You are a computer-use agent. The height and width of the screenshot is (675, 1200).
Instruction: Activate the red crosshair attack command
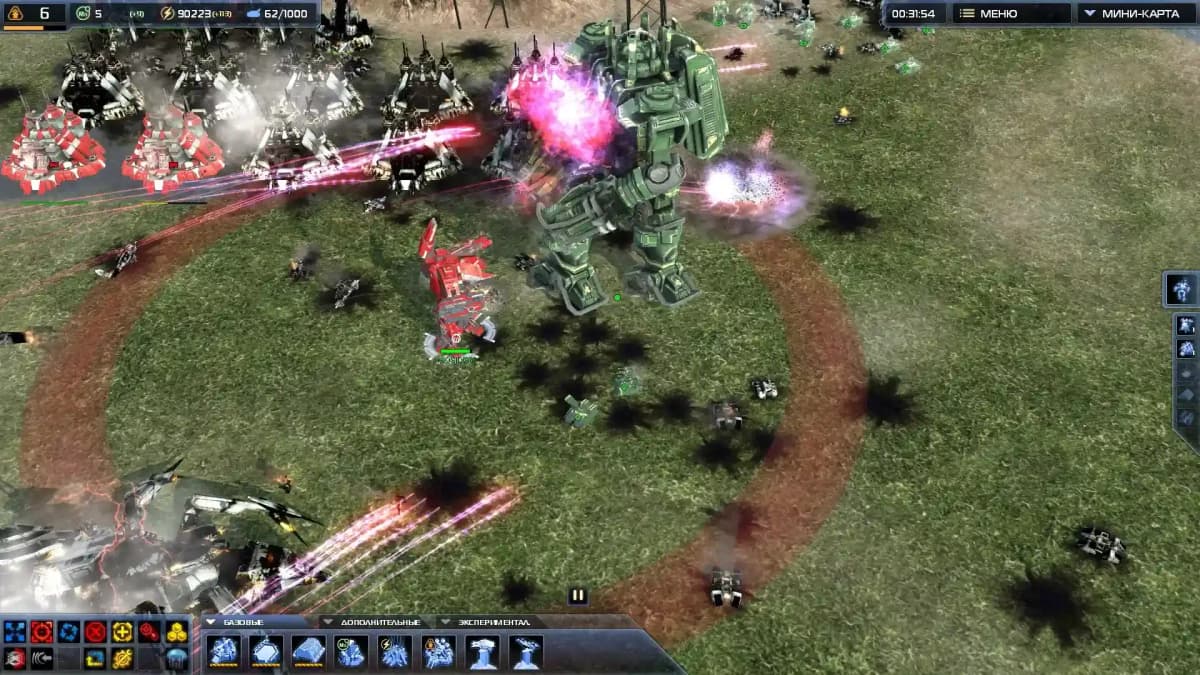tap(42, 631)
